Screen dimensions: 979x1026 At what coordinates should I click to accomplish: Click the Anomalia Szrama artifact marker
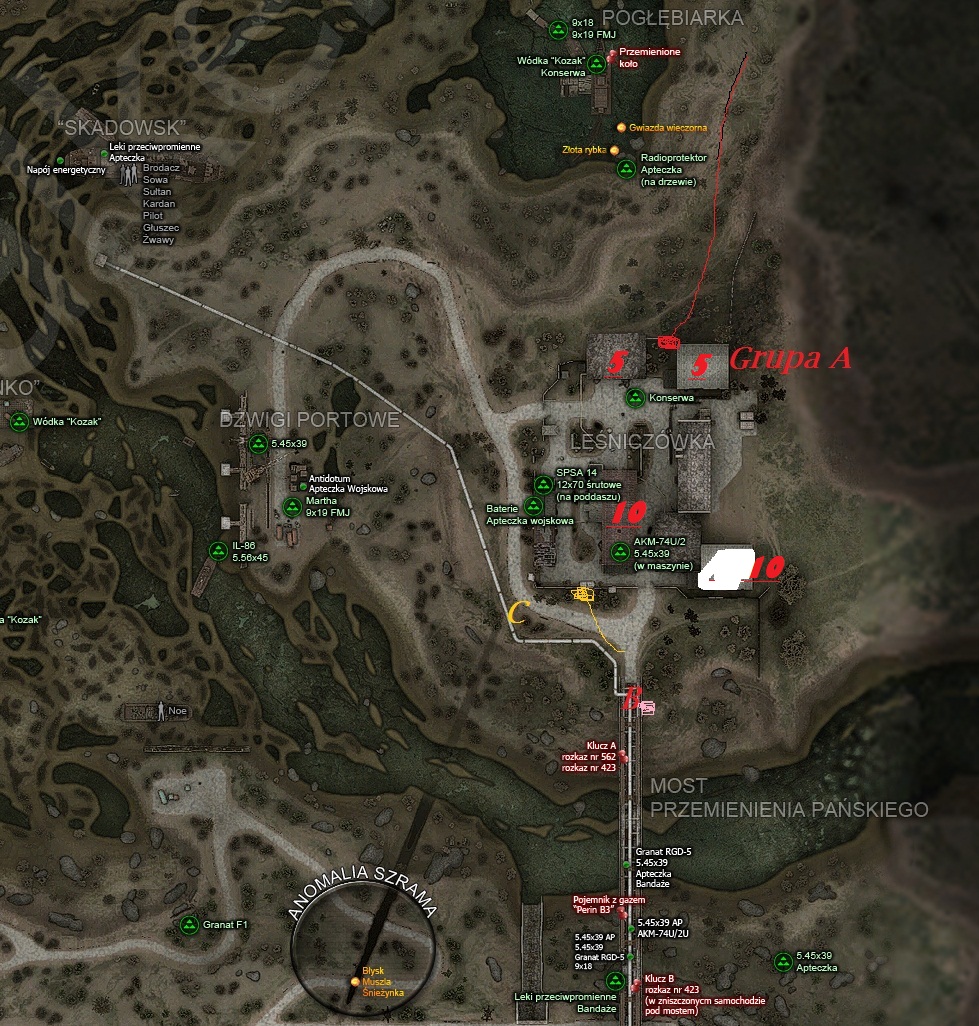point(355,982)
